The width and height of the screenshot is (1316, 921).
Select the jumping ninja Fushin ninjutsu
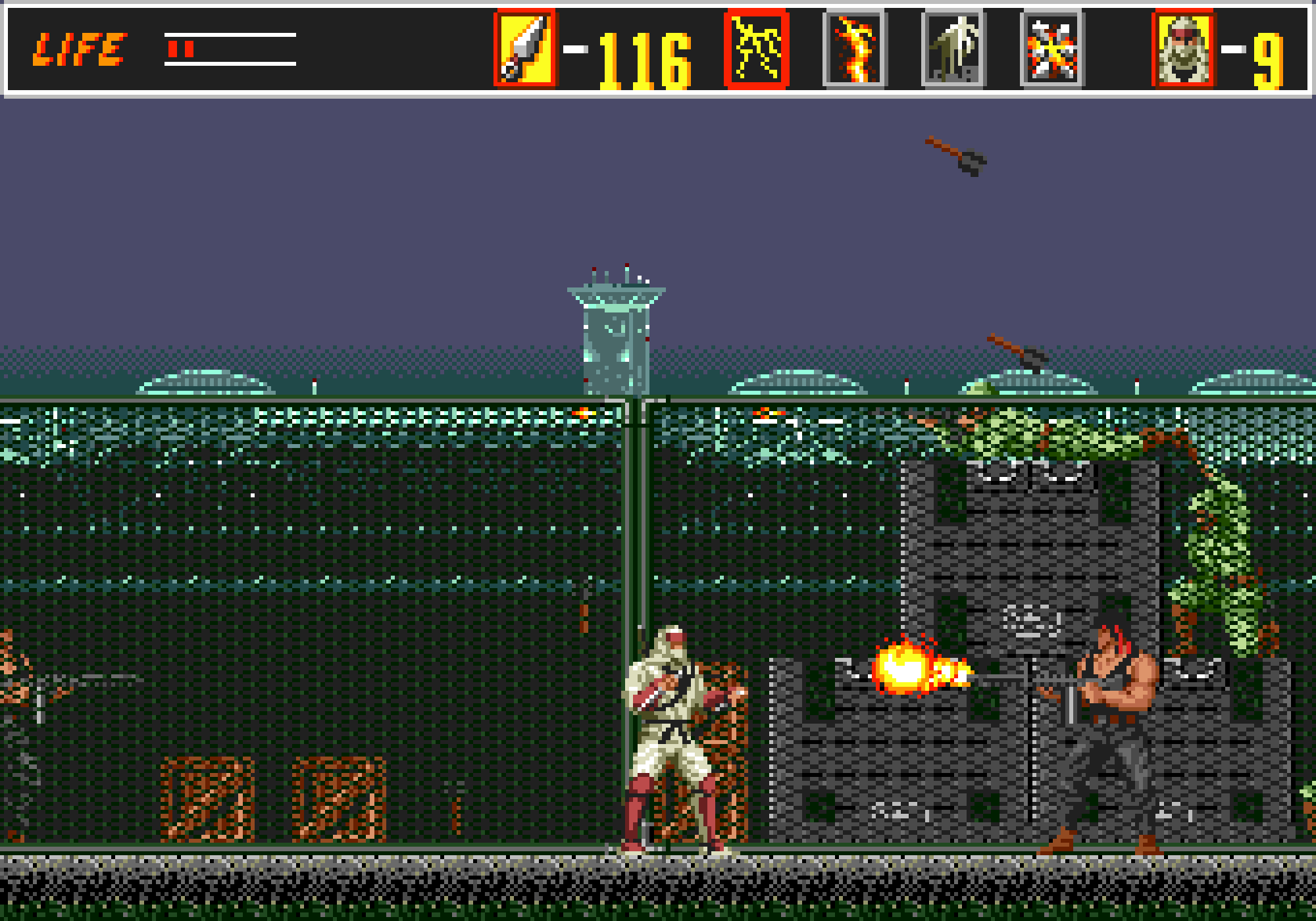(953, 49)
